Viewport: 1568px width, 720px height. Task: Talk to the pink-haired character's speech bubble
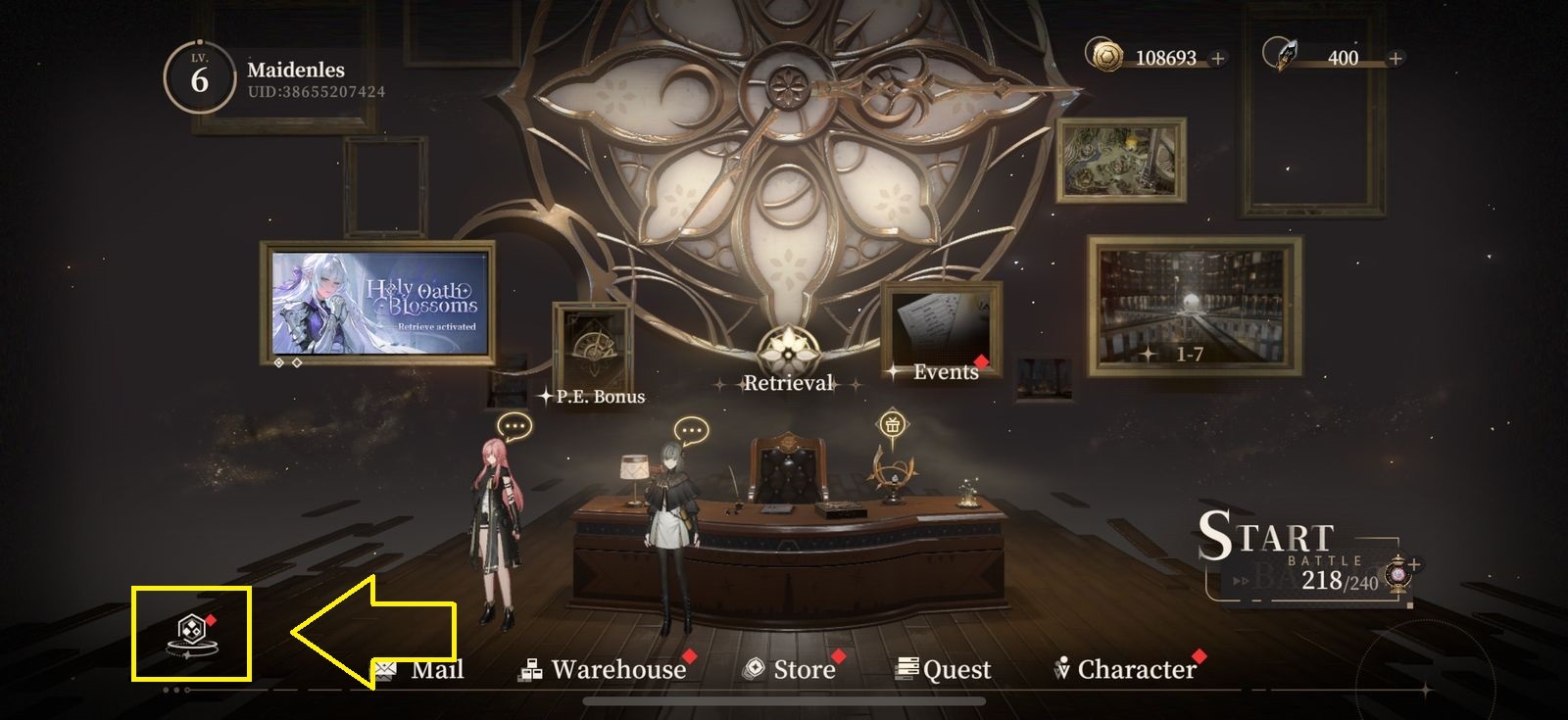click(514, 427)
